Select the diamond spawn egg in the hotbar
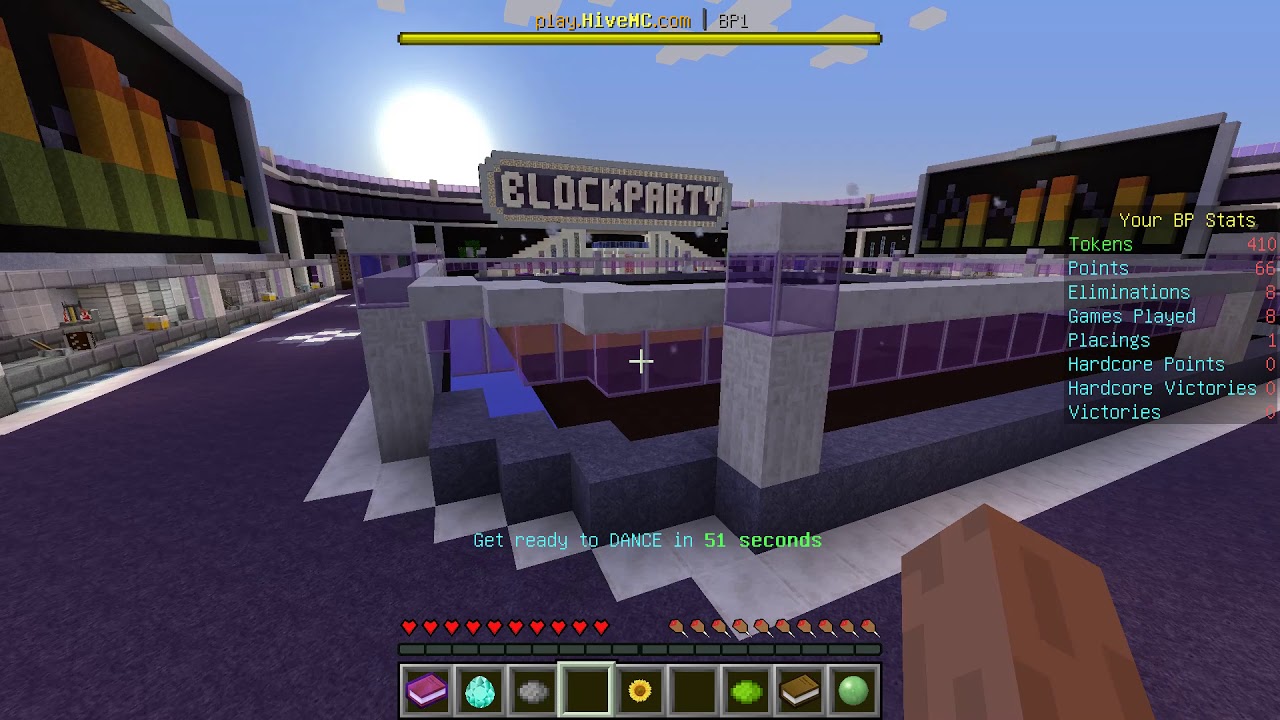The height and width of the screenshot is (720, 1280). [x=480, y=688]
